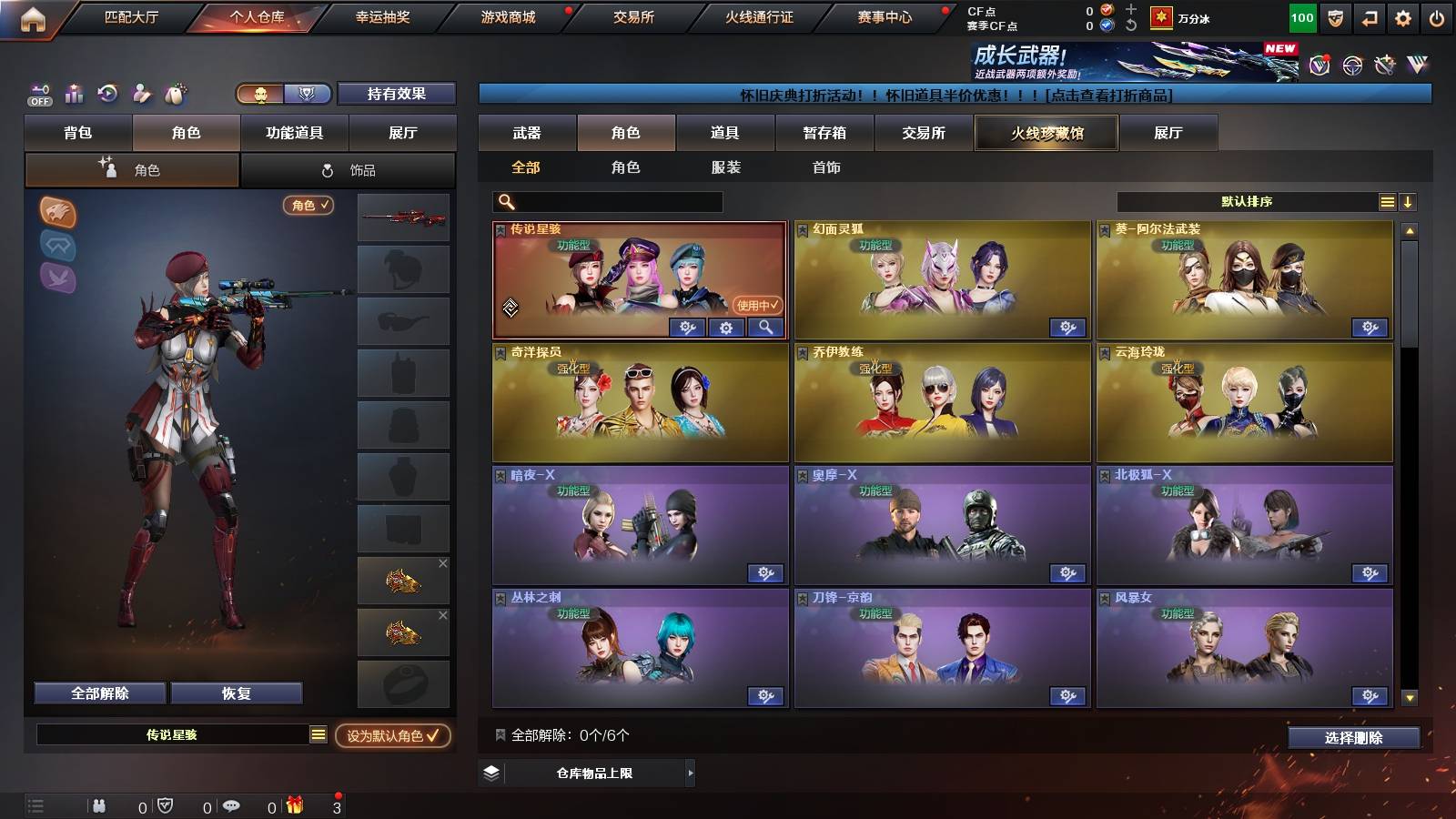
Task: Toggle the bookmark flag on the 奇洋探员 card
Action: pos(500,350)
